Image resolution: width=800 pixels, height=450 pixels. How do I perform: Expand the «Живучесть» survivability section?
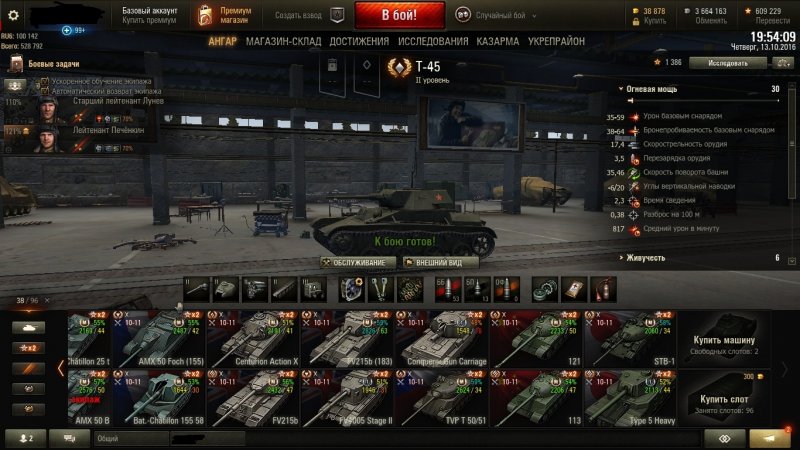coord(700,258)
